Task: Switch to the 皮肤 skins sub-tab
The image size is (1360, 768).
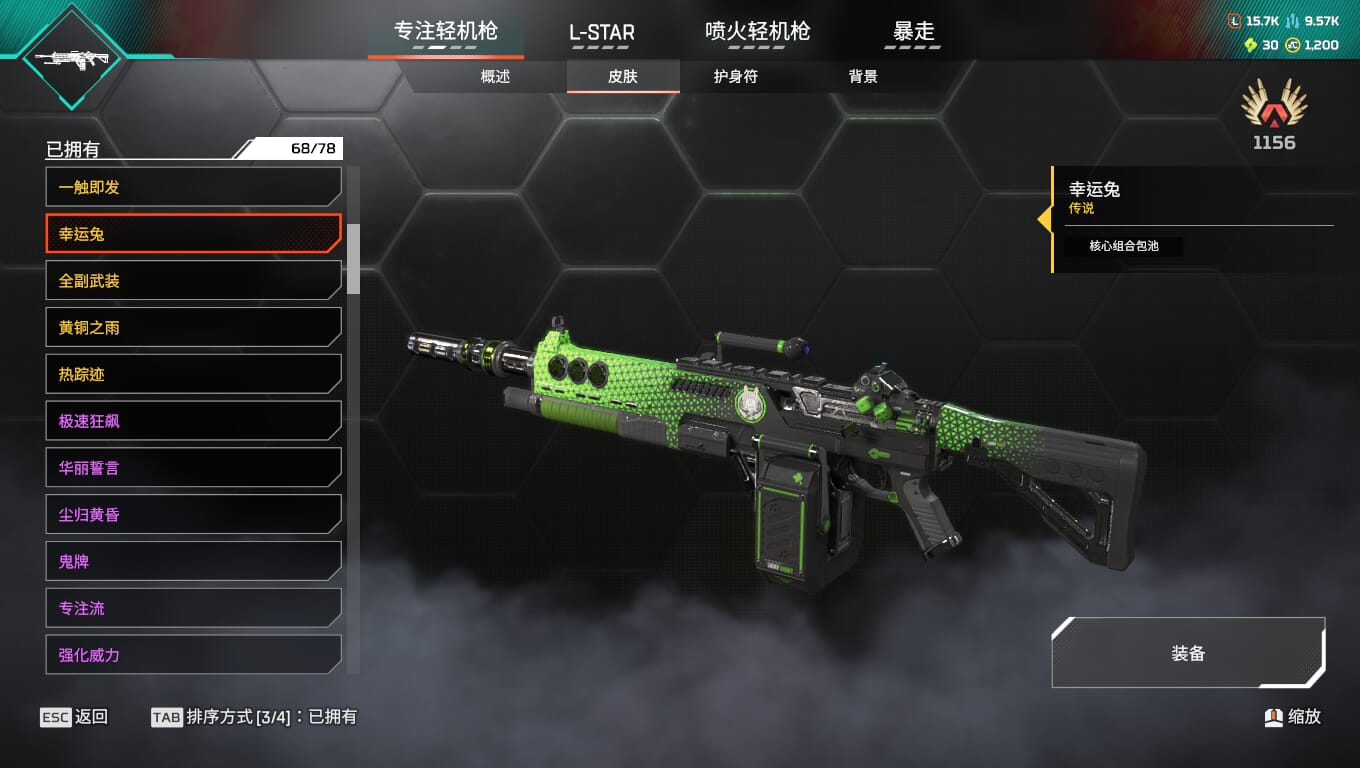Action: click(x=623, y=77)
